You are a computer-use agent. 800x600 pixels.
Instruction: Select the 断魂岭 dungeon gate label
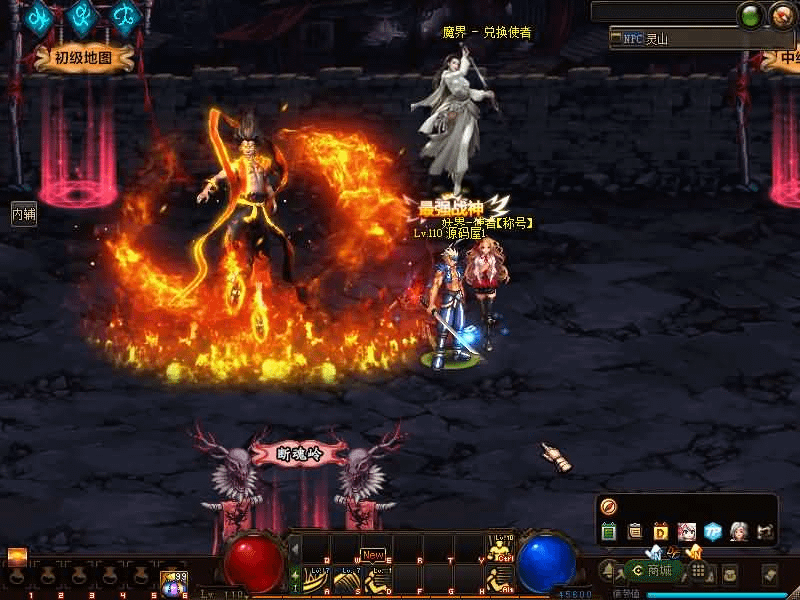click(299, 453)
